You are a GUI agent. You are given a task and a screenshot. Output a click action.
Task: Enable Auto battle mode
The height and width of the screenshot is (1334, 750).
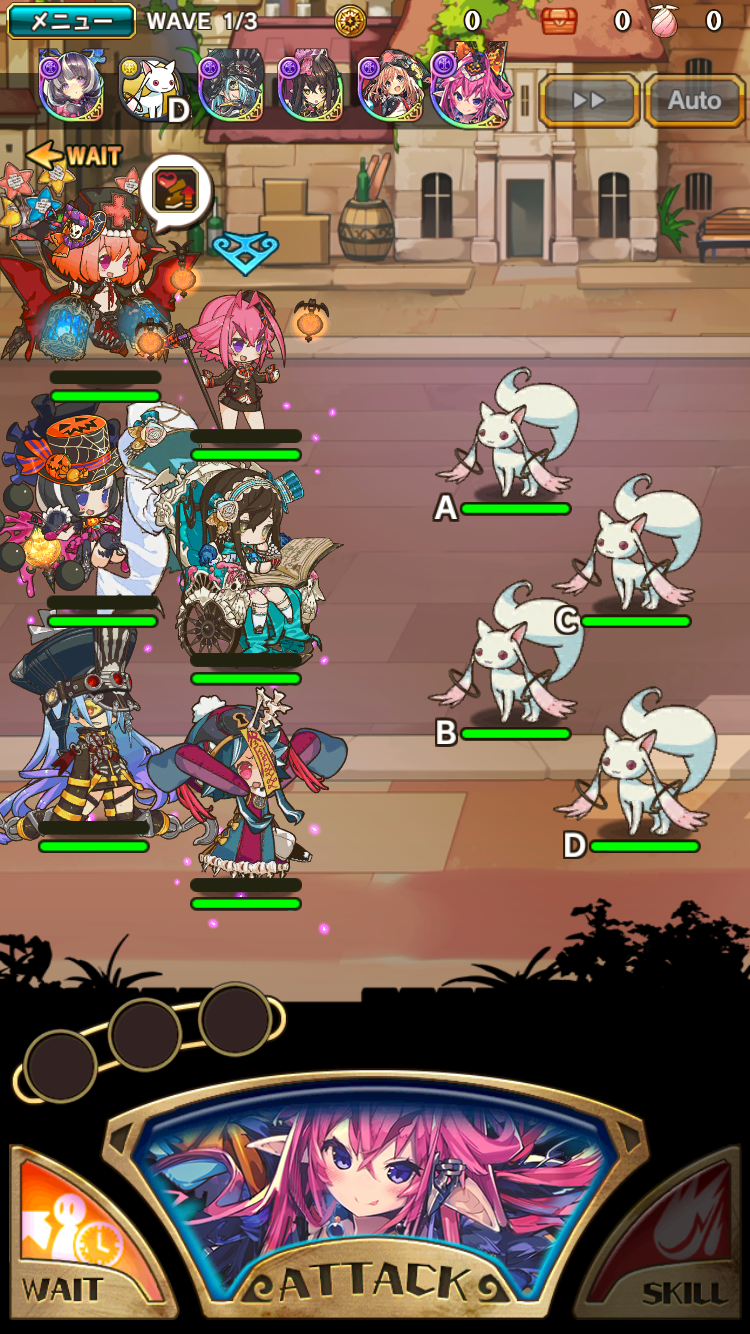(x=694, y=100)
